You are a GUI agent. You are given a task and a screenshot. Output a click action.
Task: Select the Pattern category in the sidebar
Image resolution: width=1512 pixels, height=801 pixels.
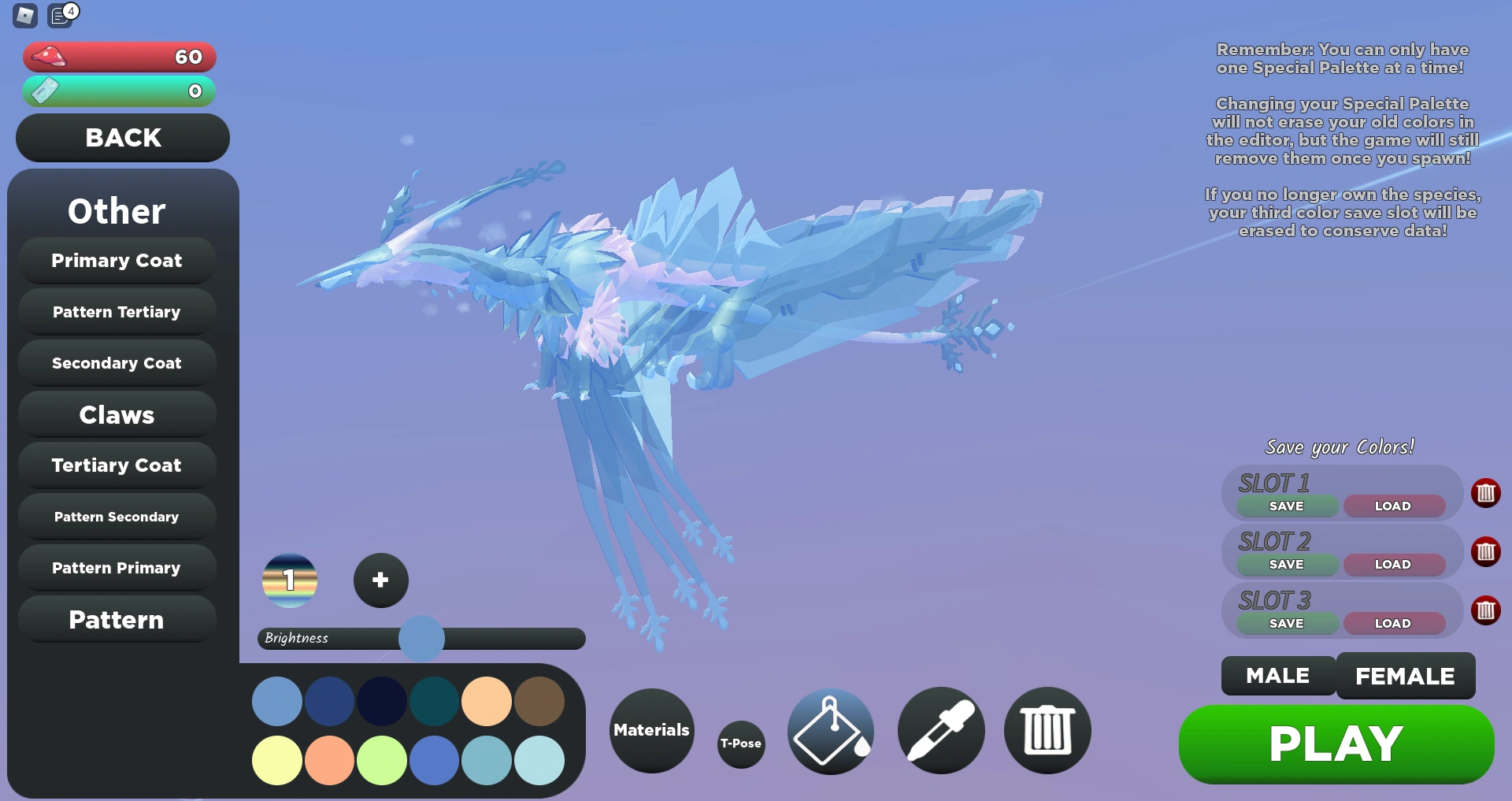(117, 620)
